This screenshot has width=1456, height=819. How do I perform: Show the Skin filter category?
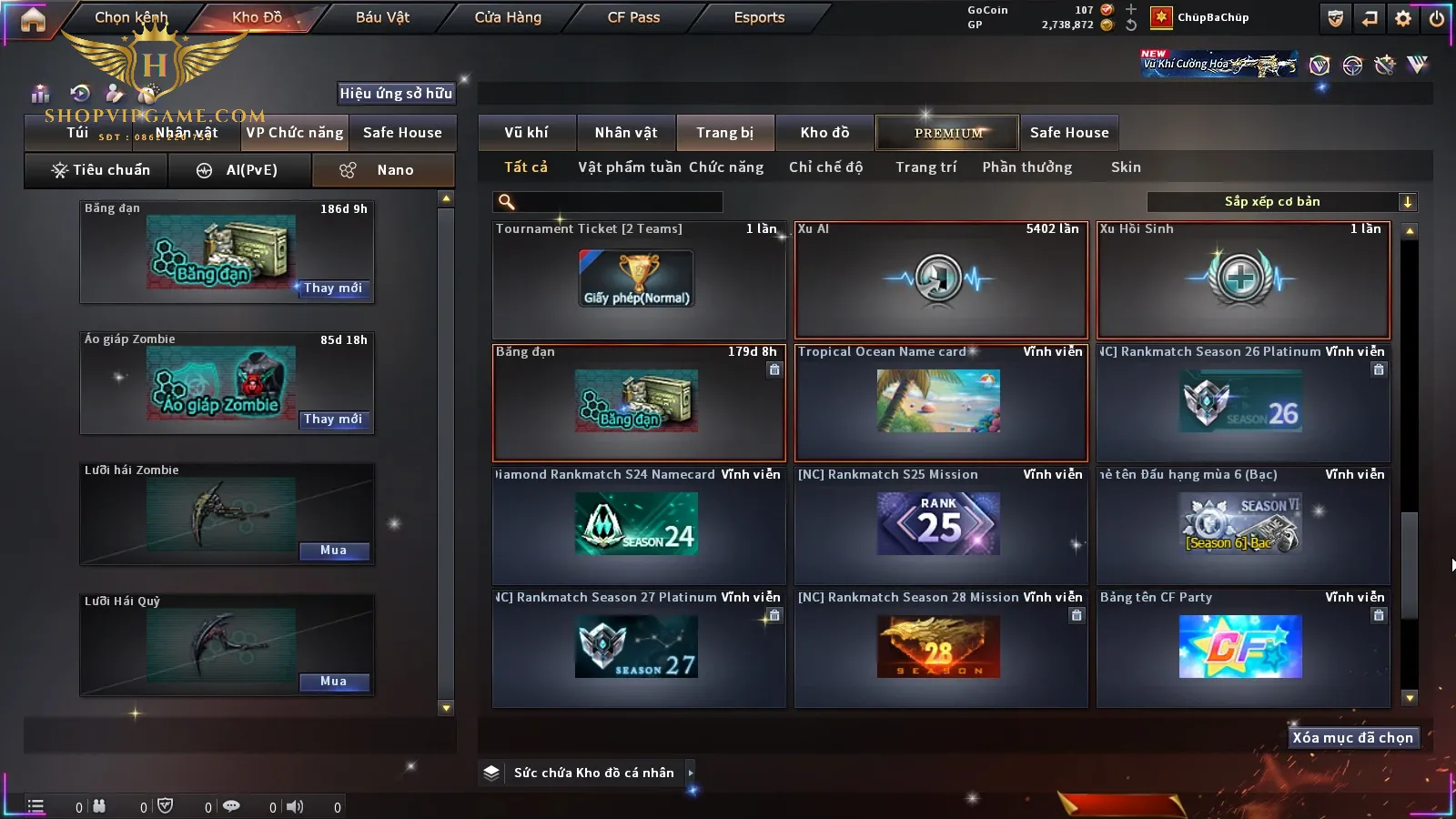tap(1126, 167)
